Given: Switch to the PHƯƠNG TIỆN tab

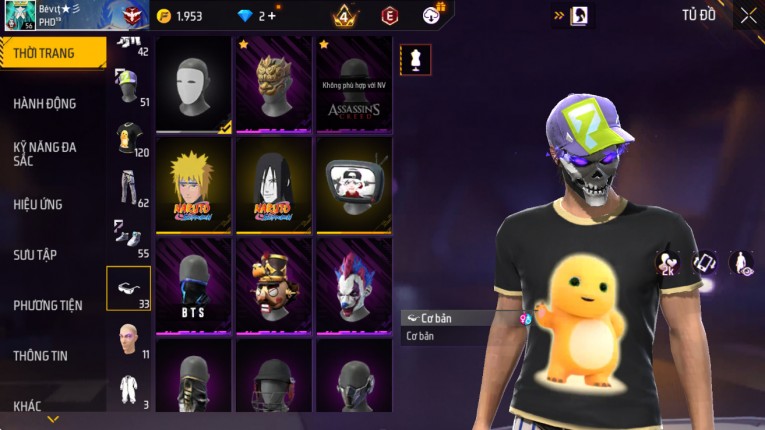Looking at the screenshot, I should 48,305.
